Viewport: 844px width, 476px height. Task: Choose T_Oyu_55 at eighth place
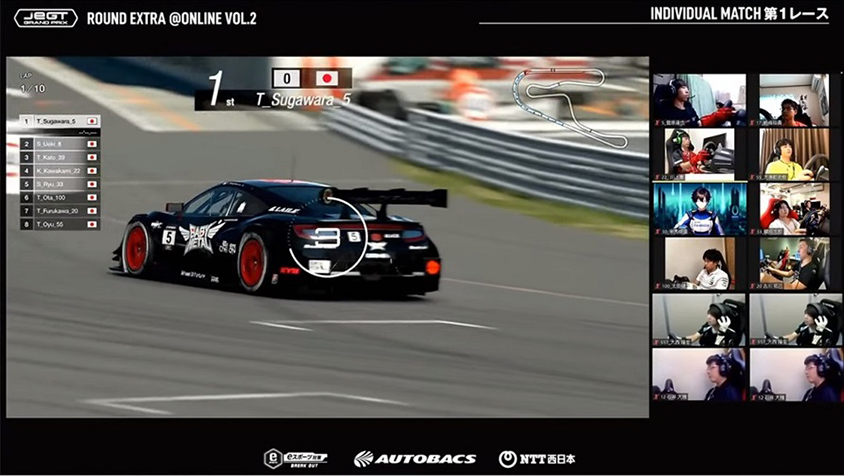[x=60, y=225]
